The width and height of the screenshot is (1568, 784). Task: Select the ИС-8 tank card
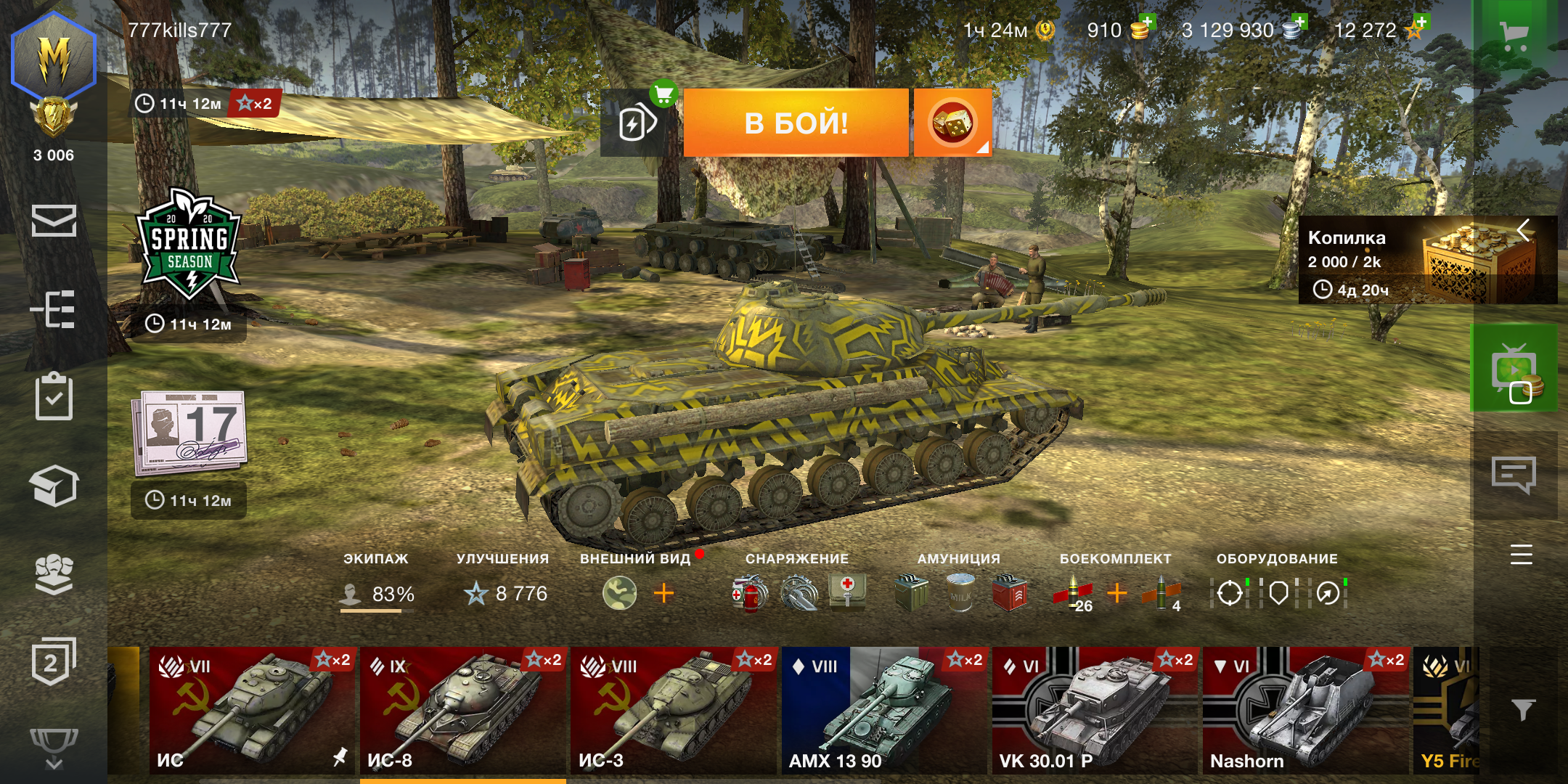coord(462,710)
